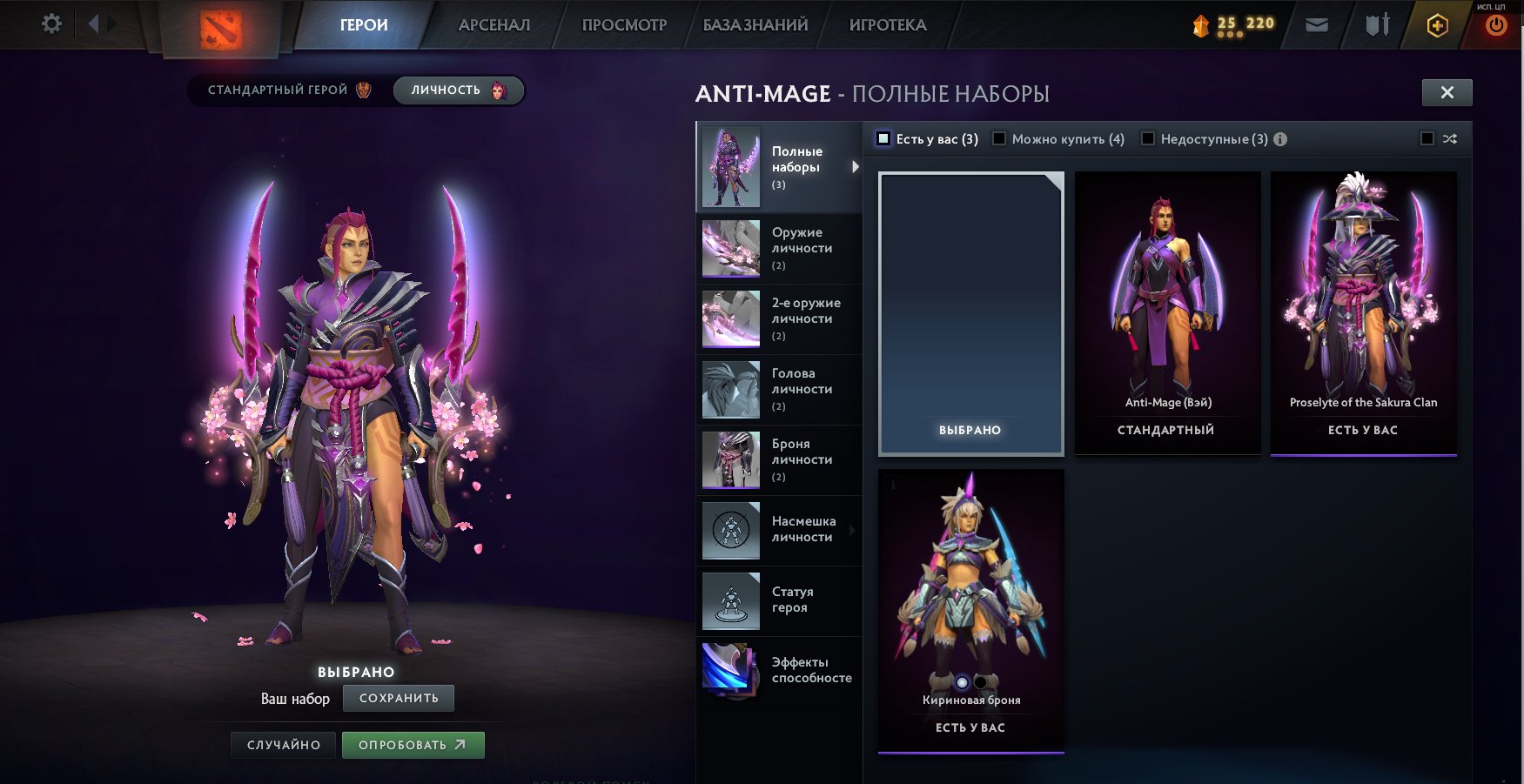Click the power/logout icon
Image resolution: width=1524 pixels, height=784 pixels.
point(1494,24)
